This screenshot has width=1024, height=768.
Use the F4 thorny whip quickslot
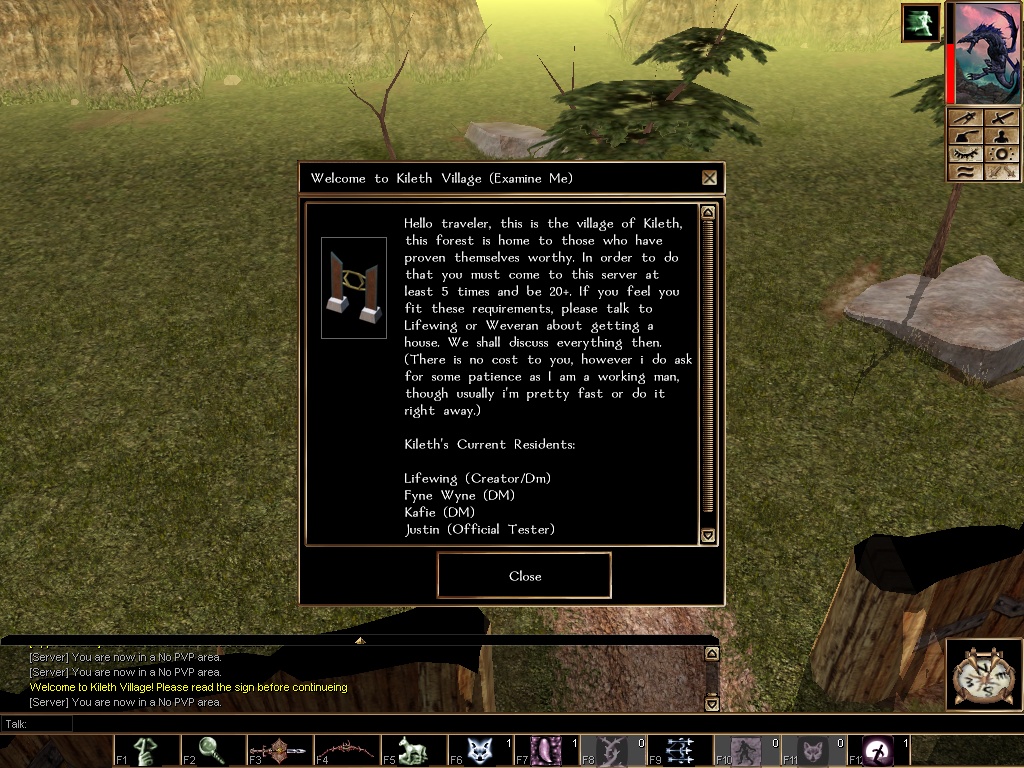tap(347, 750)
